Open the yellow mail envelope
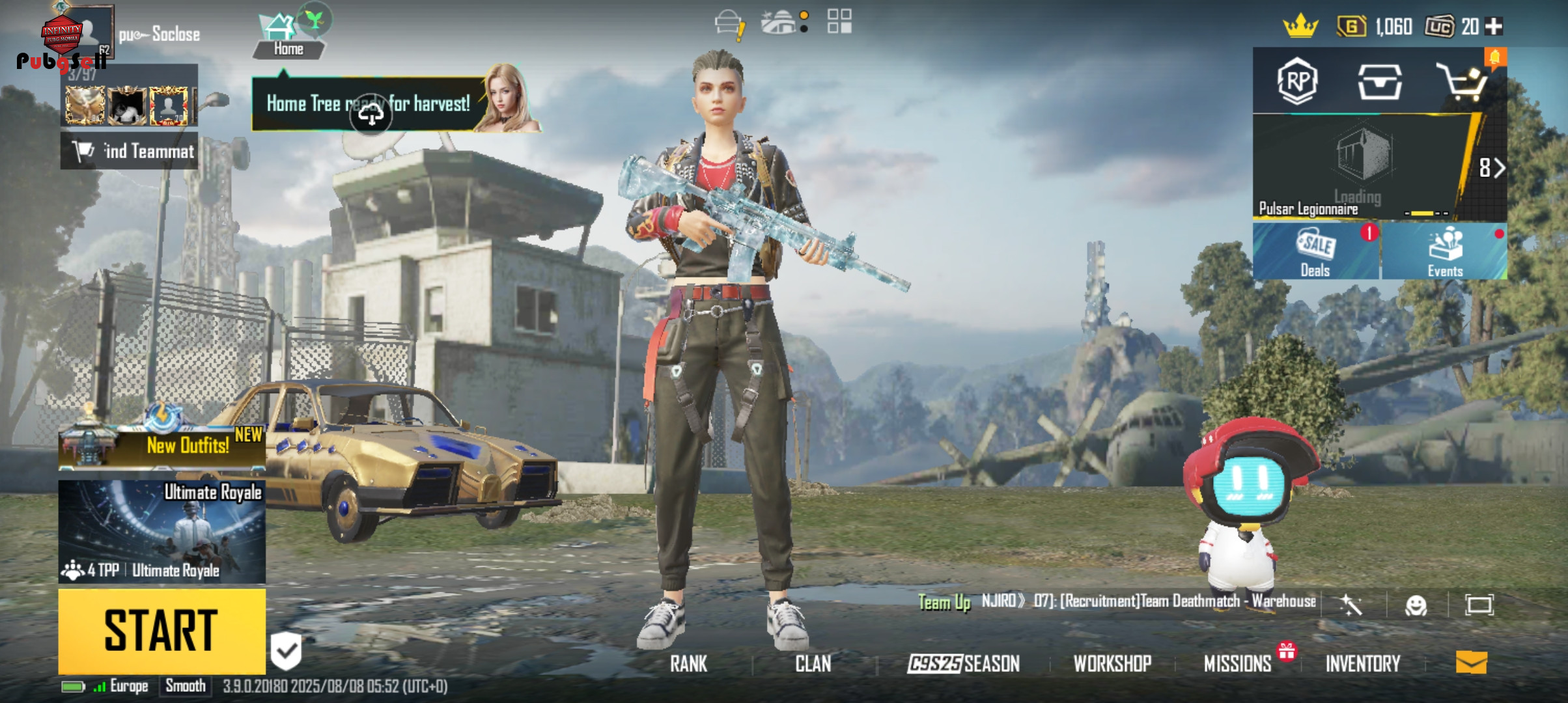The image size is (1568, 703). 1471,663
